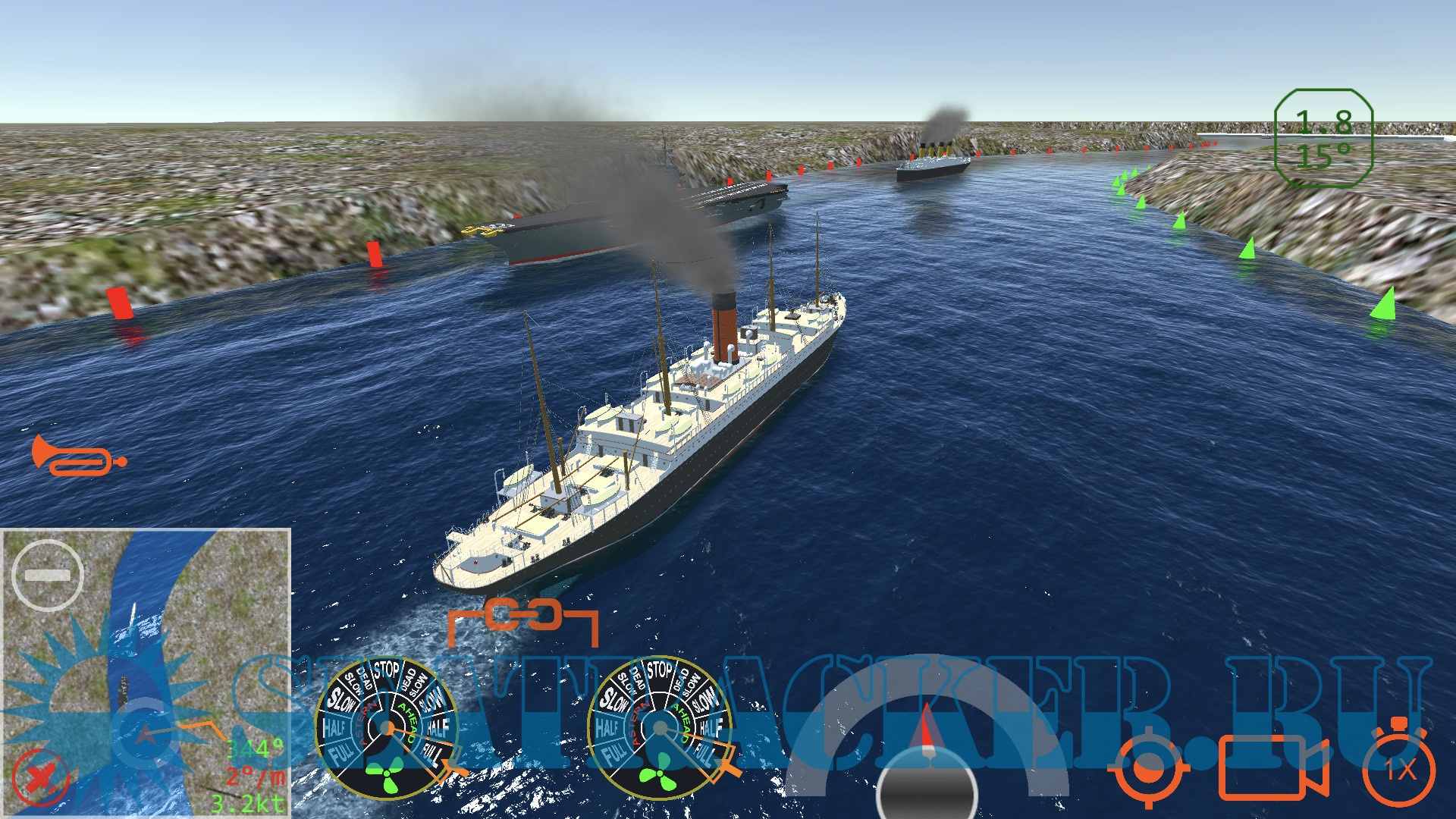Viewport: 1456px width, 819px height.
Task: Close the minimap with the red X
Action: pyautogui.click(x=39, y=778)
